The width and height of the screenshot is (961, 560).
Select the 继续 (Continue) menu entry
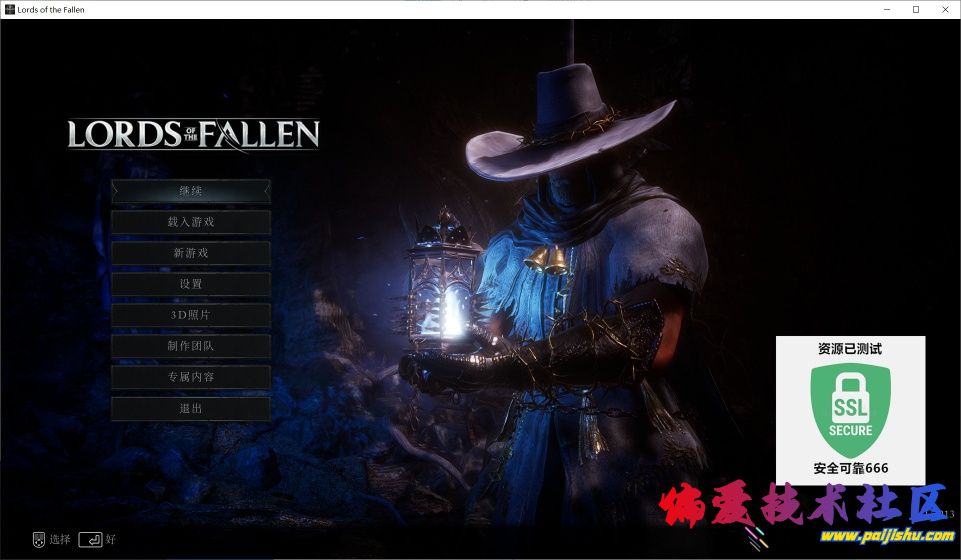point(190,190)
